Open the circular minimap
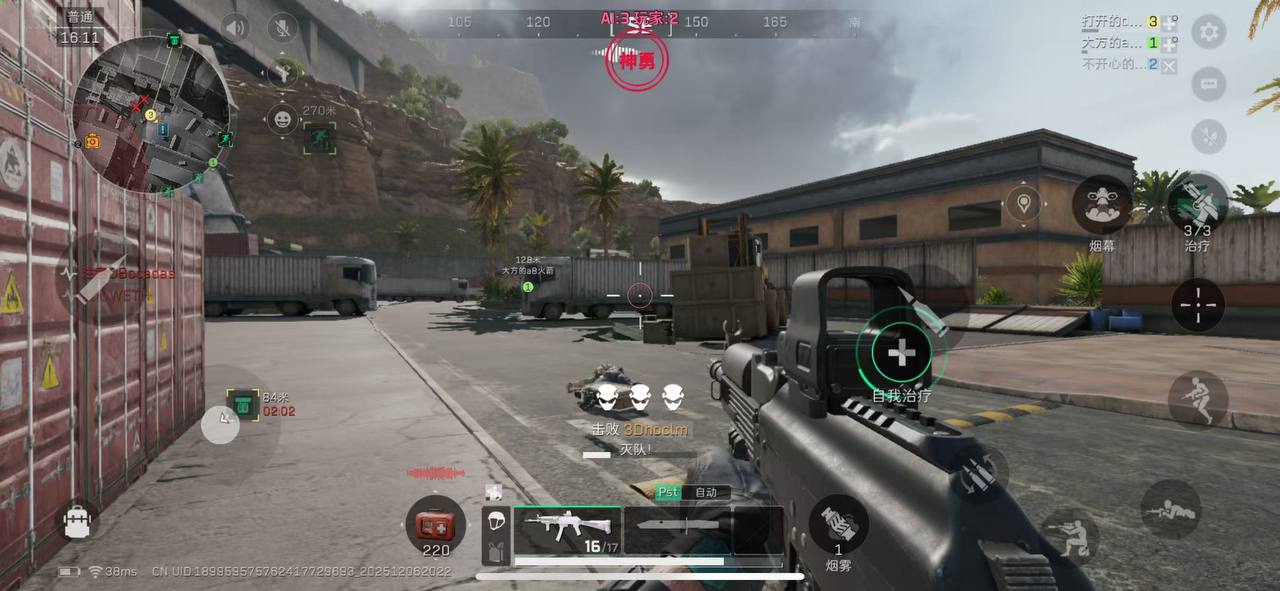The width and height of the screenshot is (1280, 591). point(152,112)
